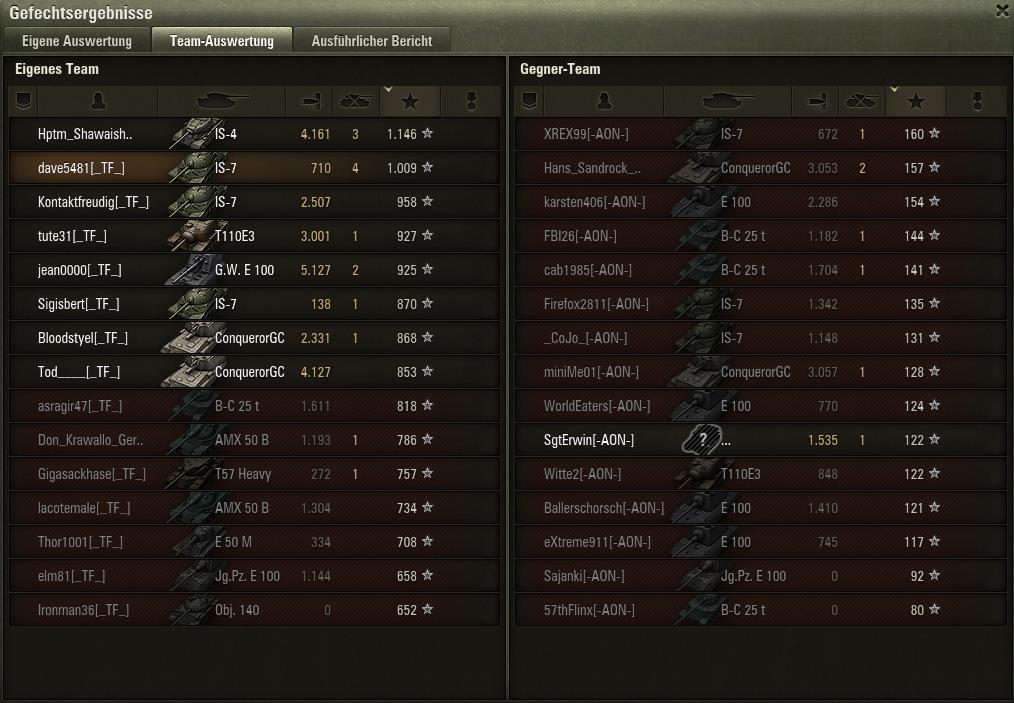The height and width of the screenshot is (703, 1014).
Task: Choose Hans_Sandrock ConquerorGC row
Action: (x=760, y=168)
